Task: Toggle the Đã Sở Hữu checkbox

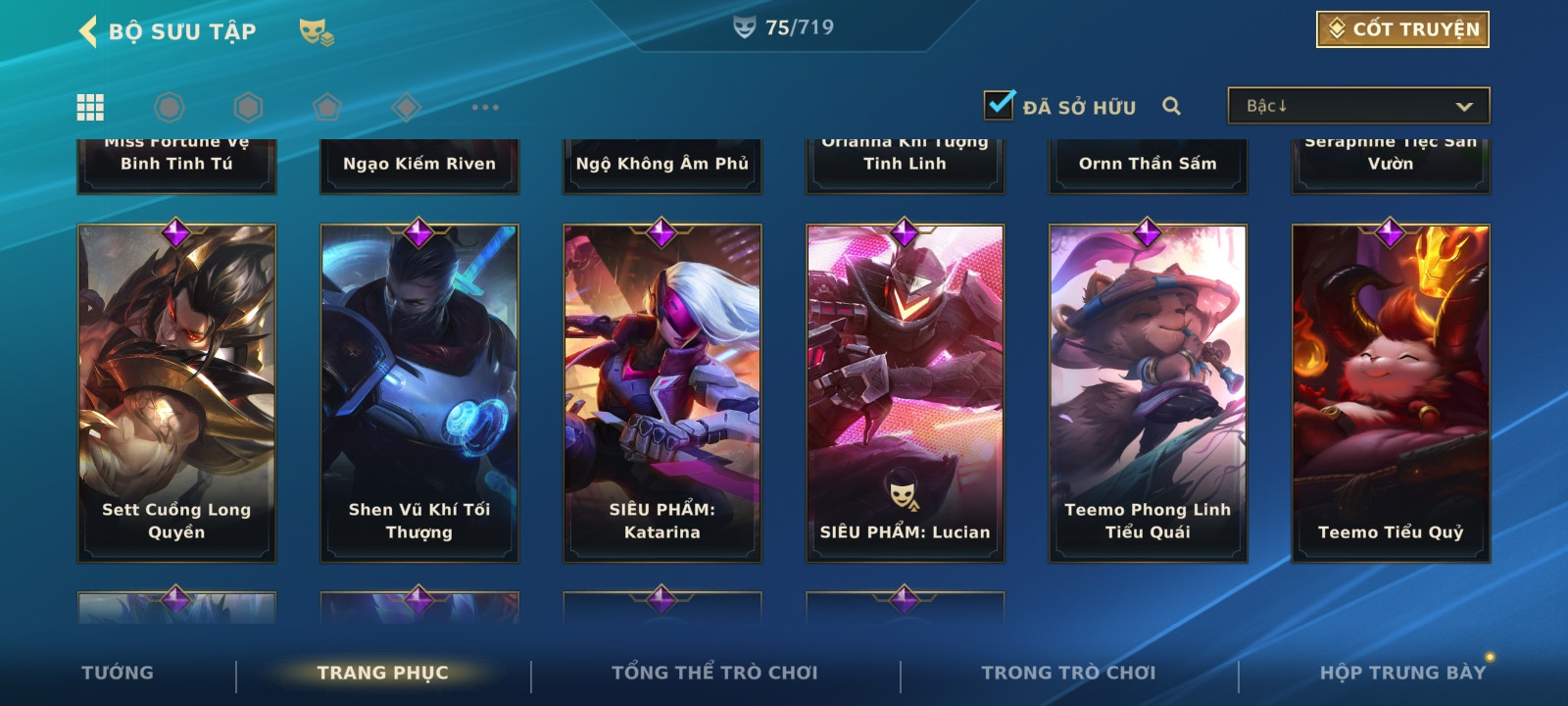Action: pos(999,104)
